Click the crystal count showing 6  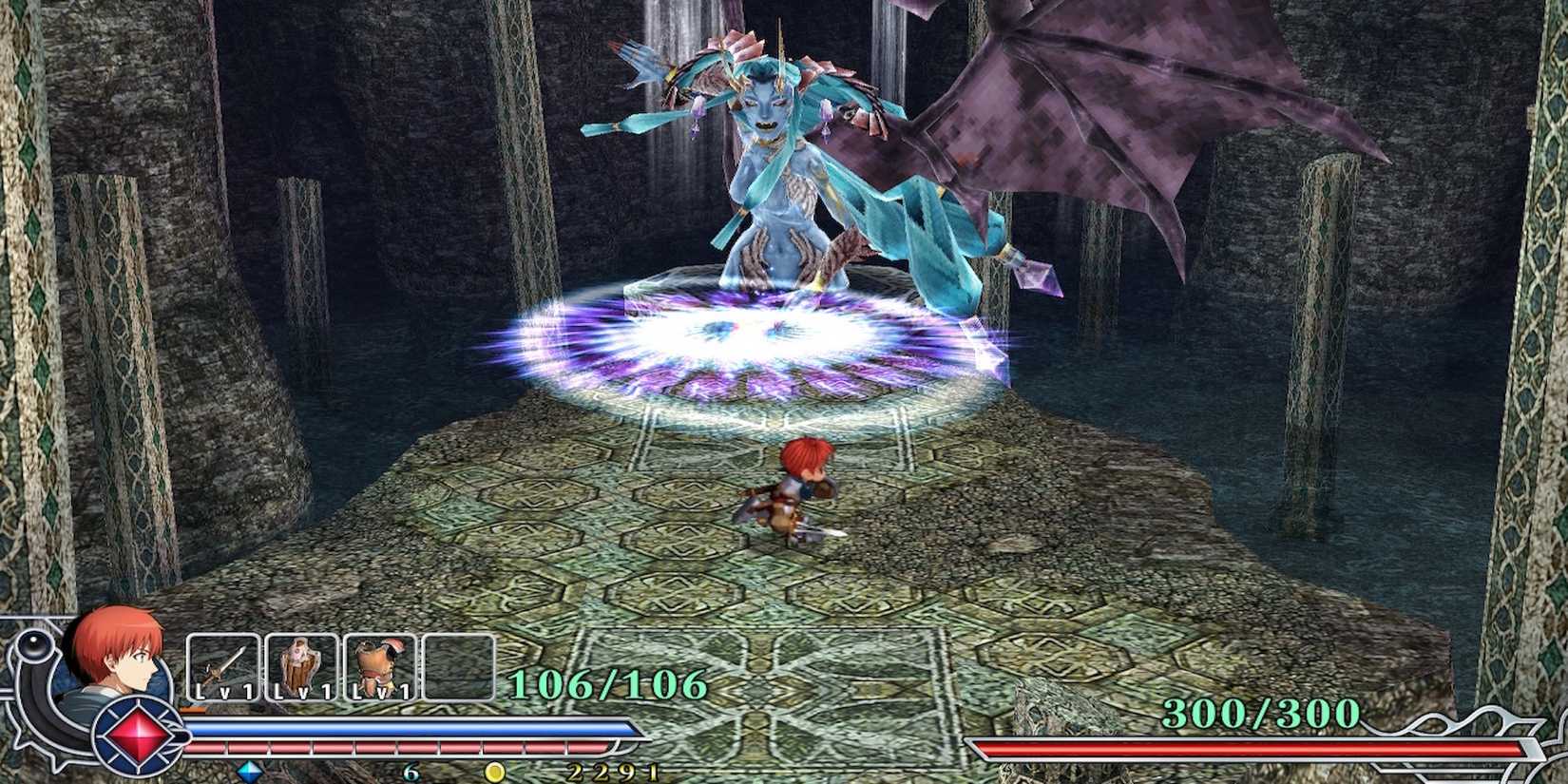[411, 772]
